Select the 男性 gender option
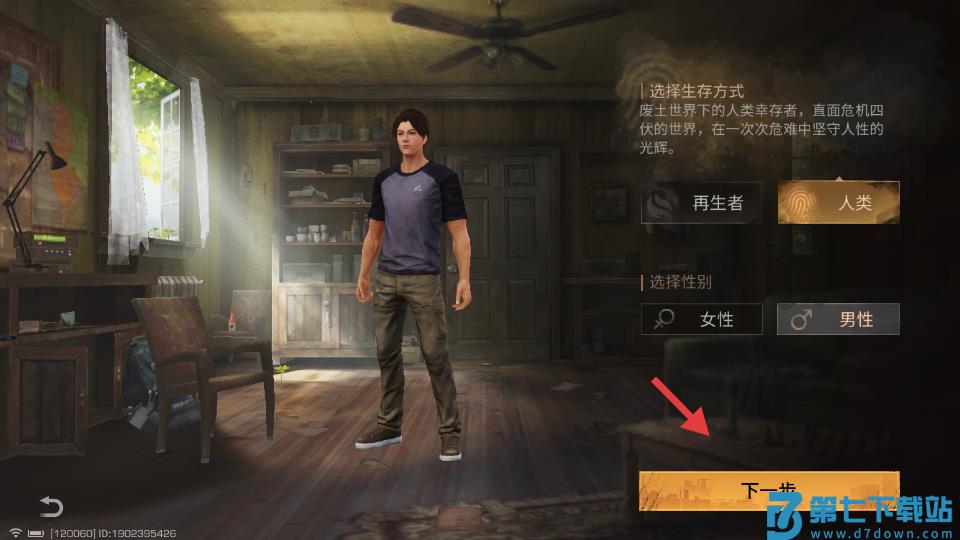This screenshot has width=960, height=540. pyautogui.click(x=838, y=319)
